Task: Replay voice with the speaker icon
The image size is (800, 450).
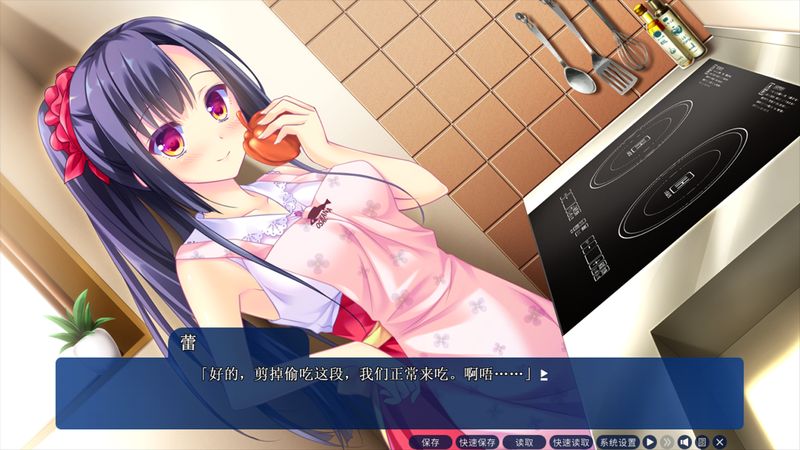Action: pyautogui.click(x=685, y=441)
